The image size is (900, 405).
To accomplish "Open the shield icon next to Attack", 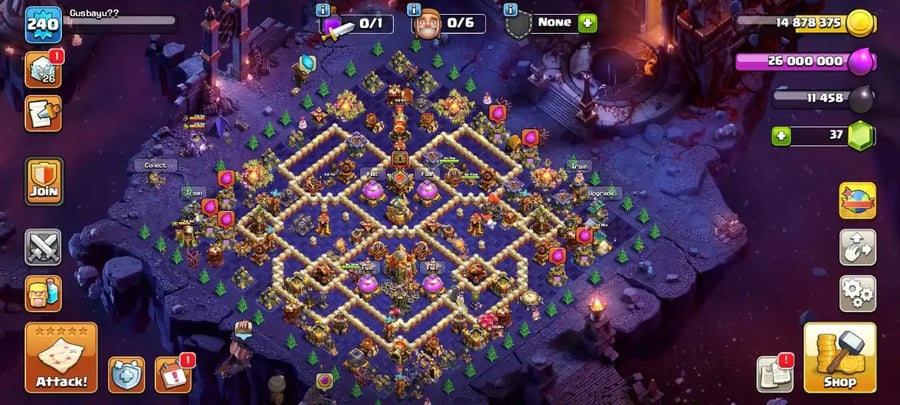I will tap(126, 375).
